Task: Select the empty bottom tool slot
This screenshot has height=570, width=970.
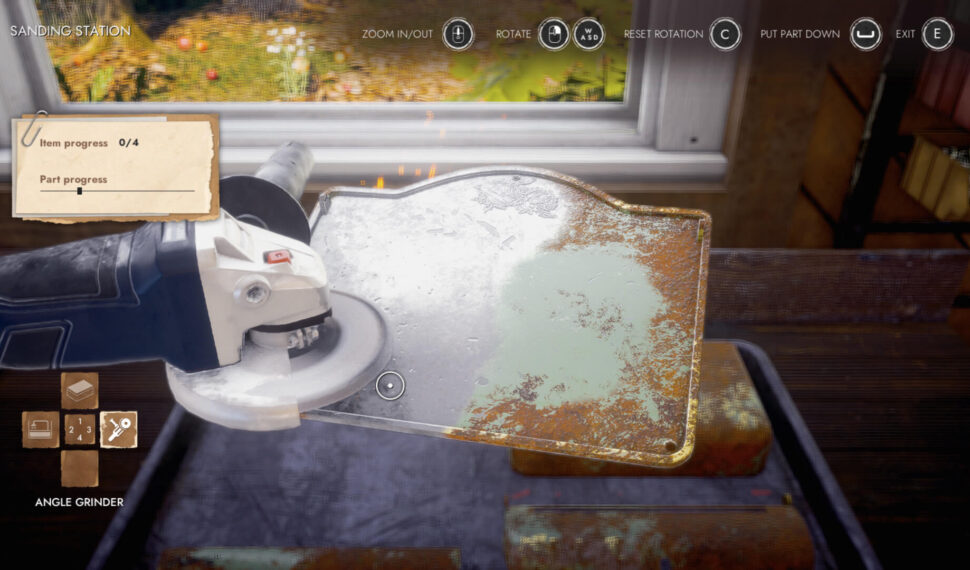Action: (x=80, y=468)
